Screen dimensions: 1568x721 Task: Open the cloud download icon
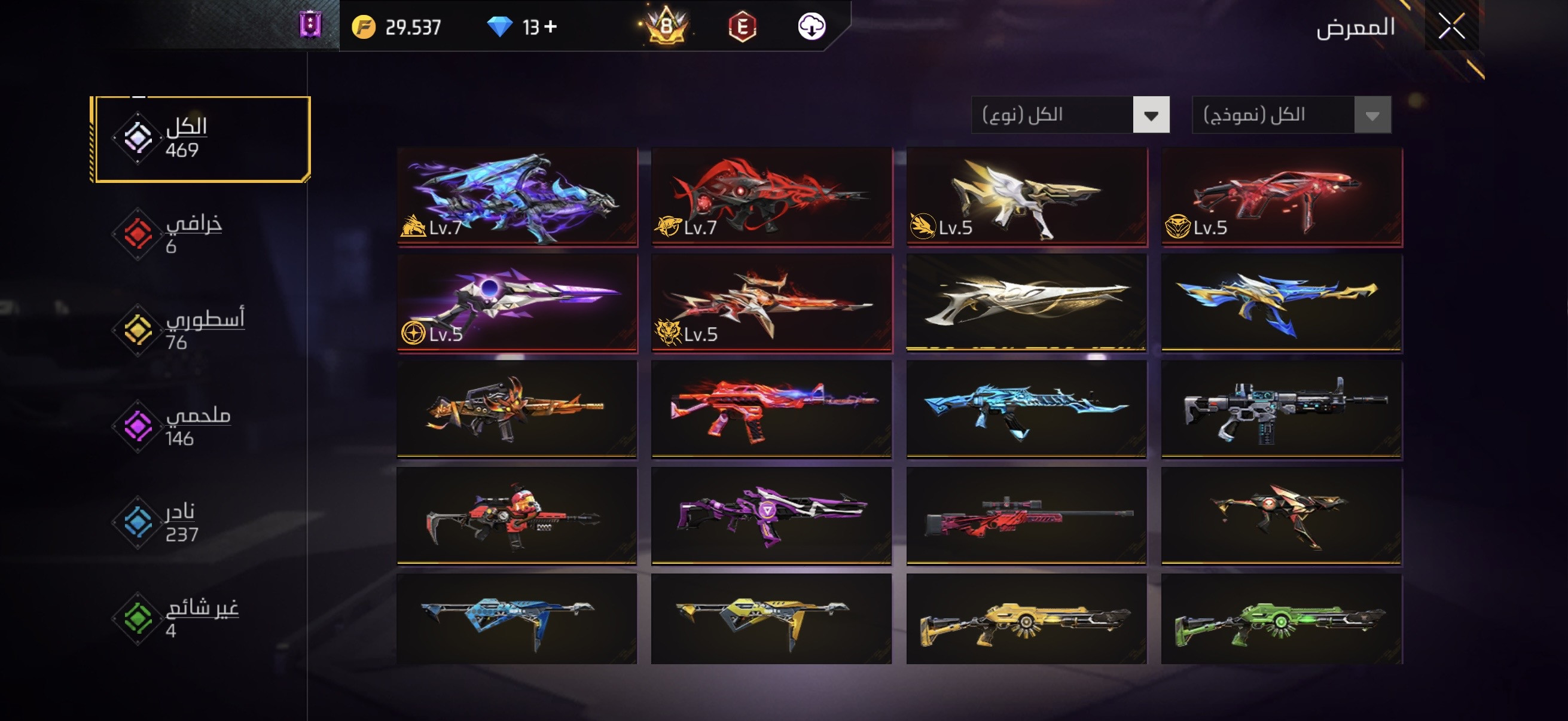pos(812,27)
